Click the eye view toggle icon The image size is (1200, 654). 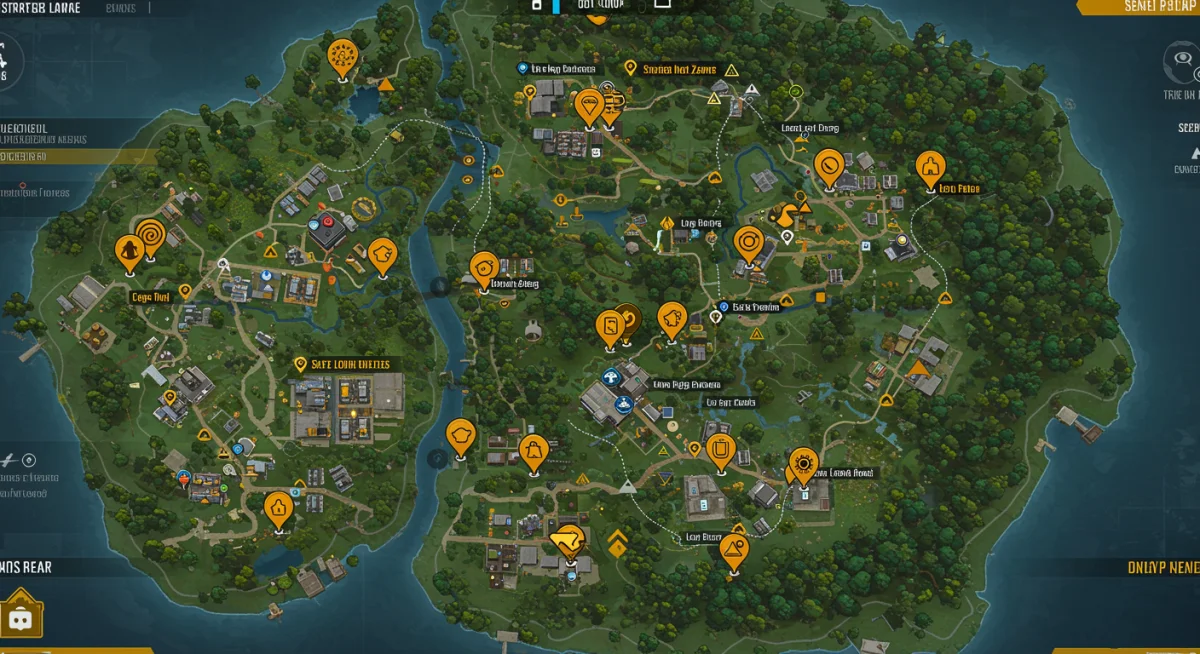pos(1183,62)
